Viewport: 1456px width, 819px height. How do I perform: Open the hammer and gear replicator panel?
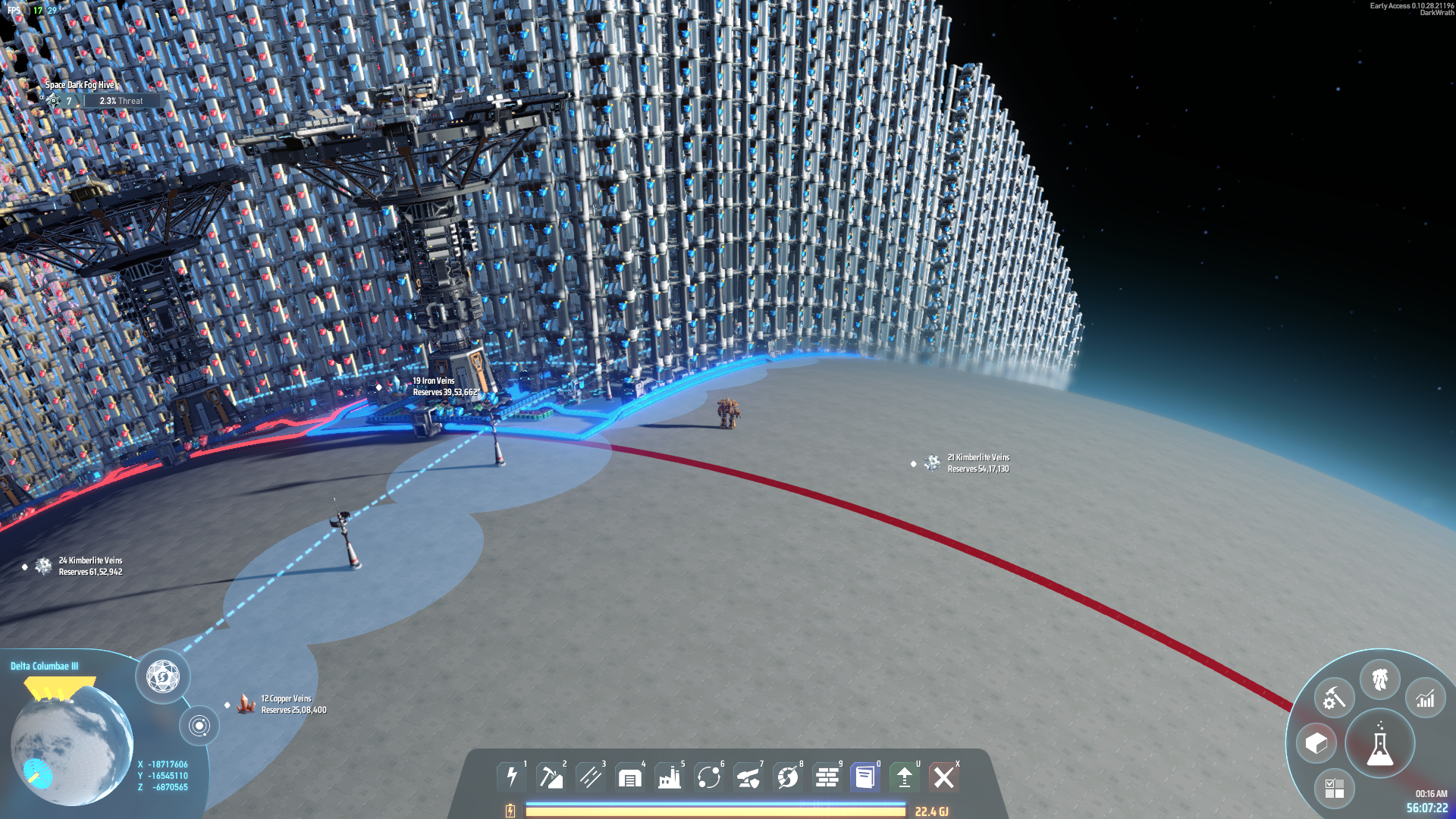pyautogui.click(x=1334, y=698)
